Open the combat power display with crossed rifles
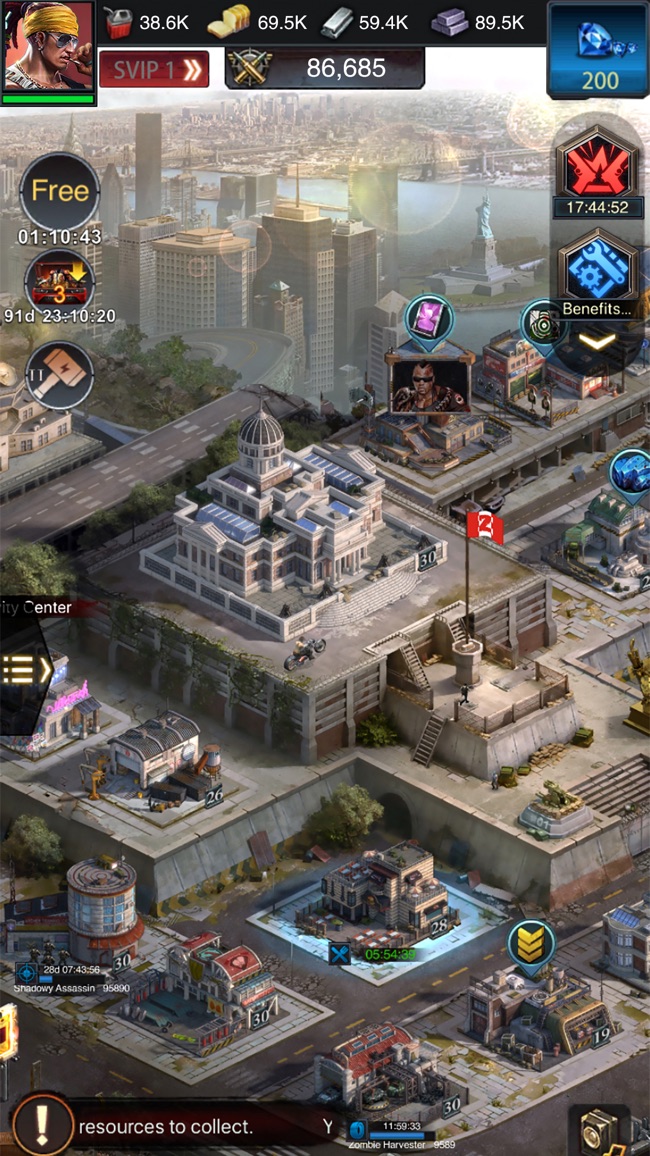The height and width of the screenshot is (1156, 650). click(x=325, y=68)
